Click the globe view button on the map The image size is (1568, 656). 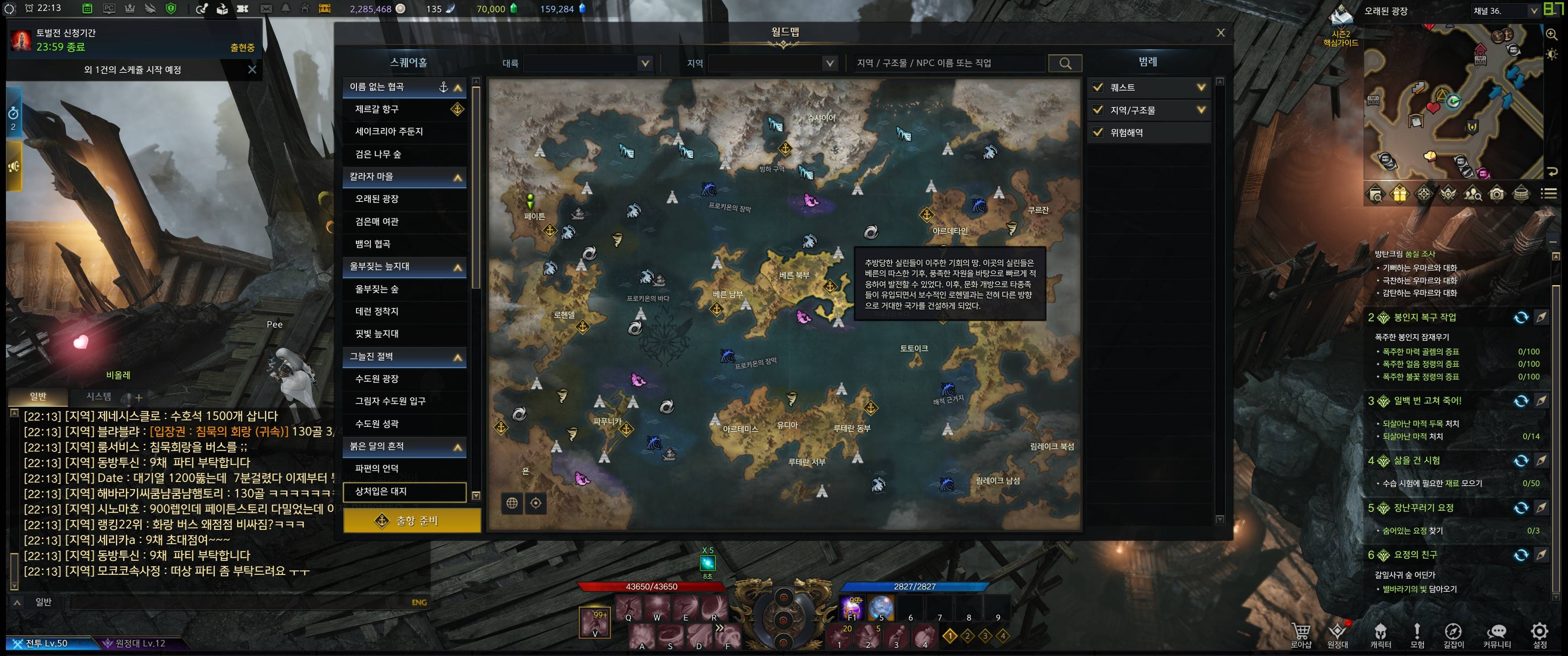pos(512,503)
